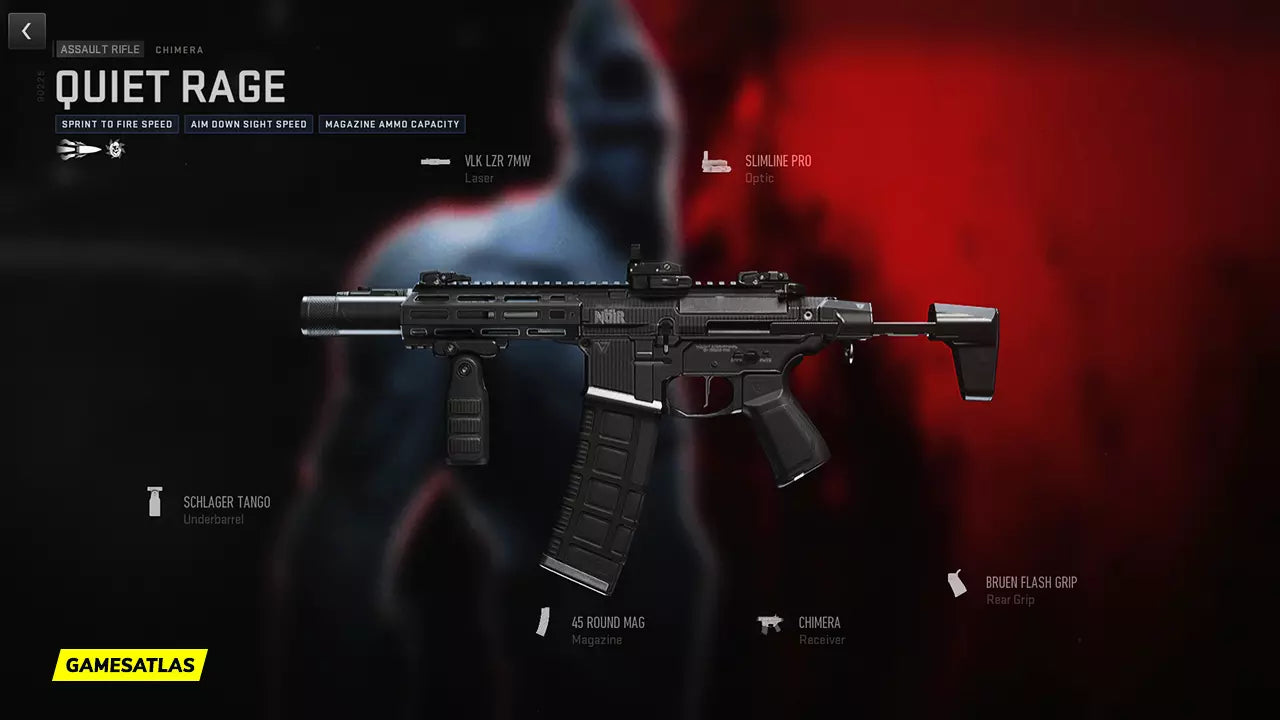The width and height of the screenshot is (1280, 720).
Task: Click the Aim Down Sight Speed tag
Action: tap(249, 125)
